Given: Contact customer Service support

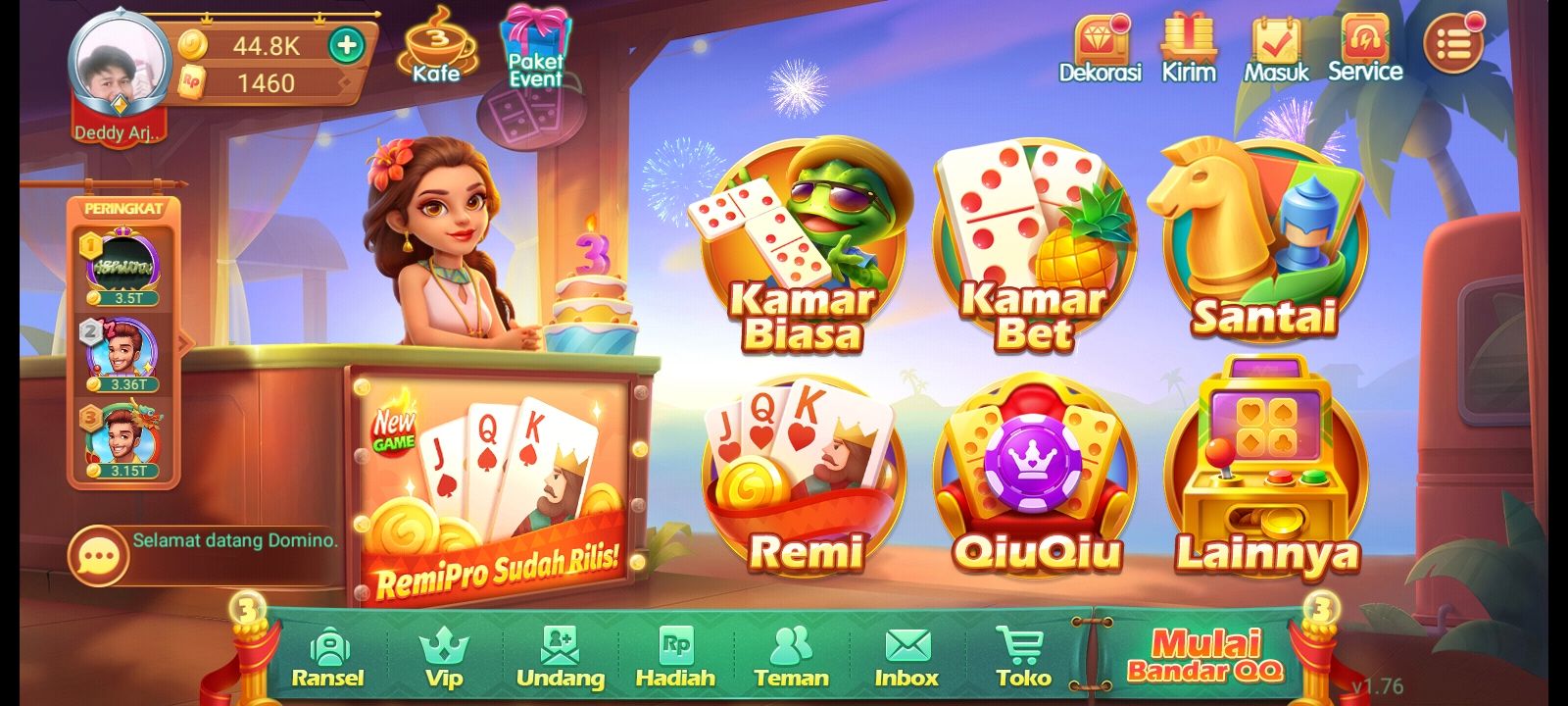Looking at the screenshot, I should (x=1364, y=39).
